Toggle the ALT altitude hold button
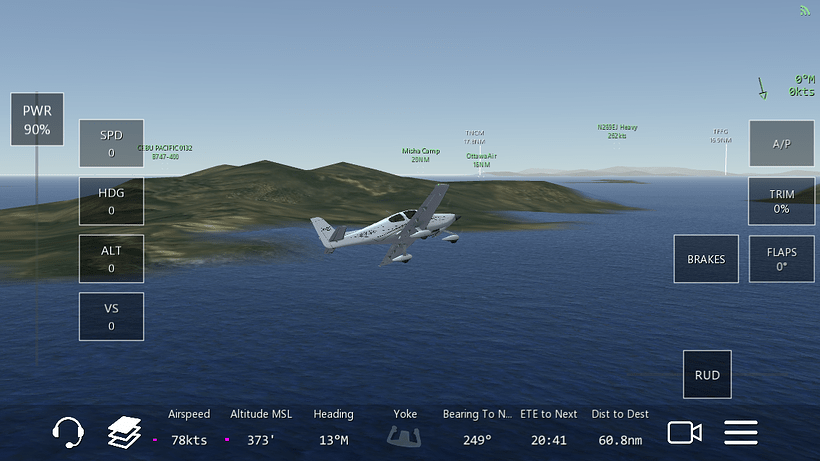This screenshot has height=461, width=820. point(111,259)
